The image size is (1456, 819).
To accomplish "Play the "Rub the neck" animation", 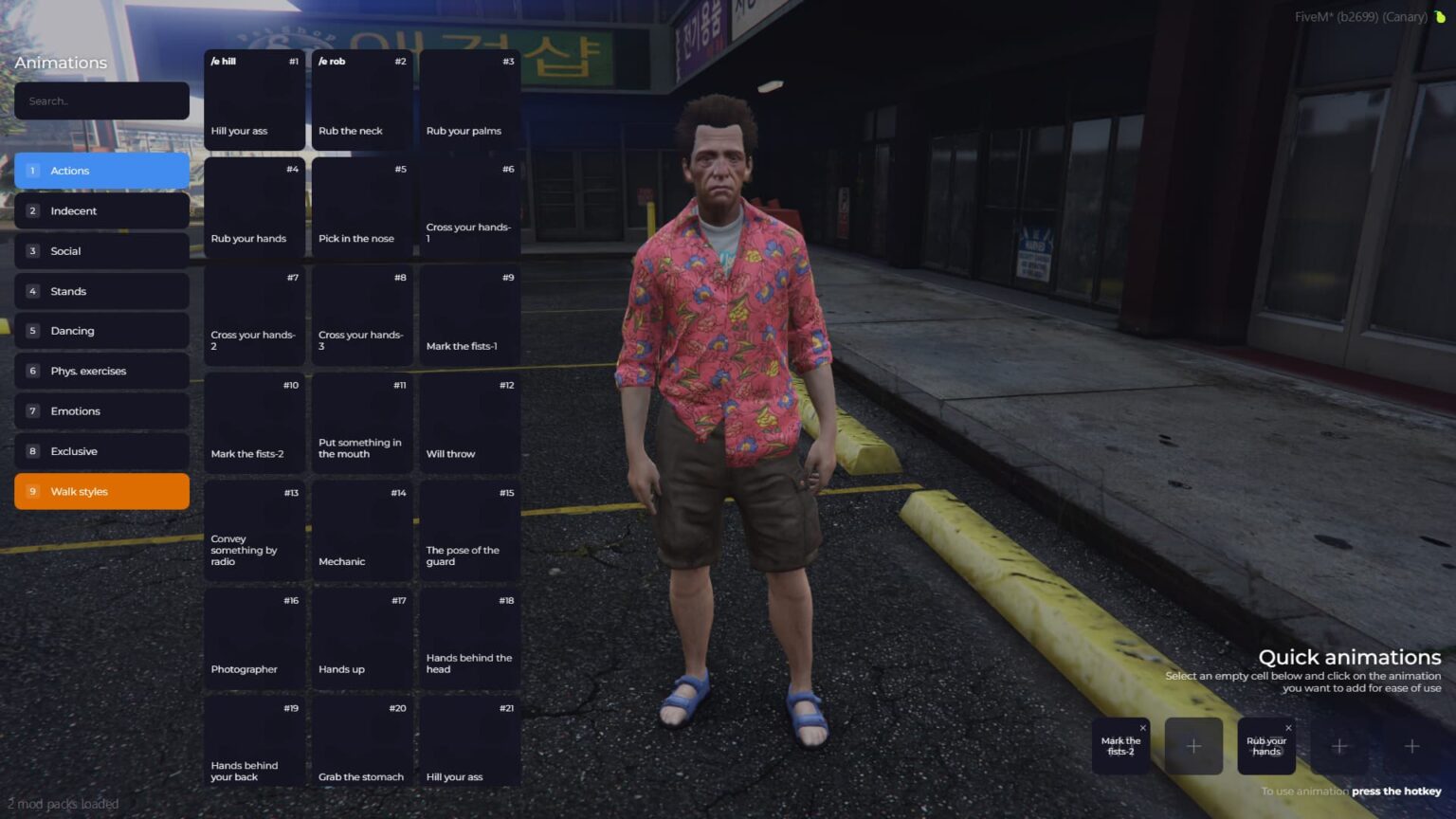I will click(361, 100).
